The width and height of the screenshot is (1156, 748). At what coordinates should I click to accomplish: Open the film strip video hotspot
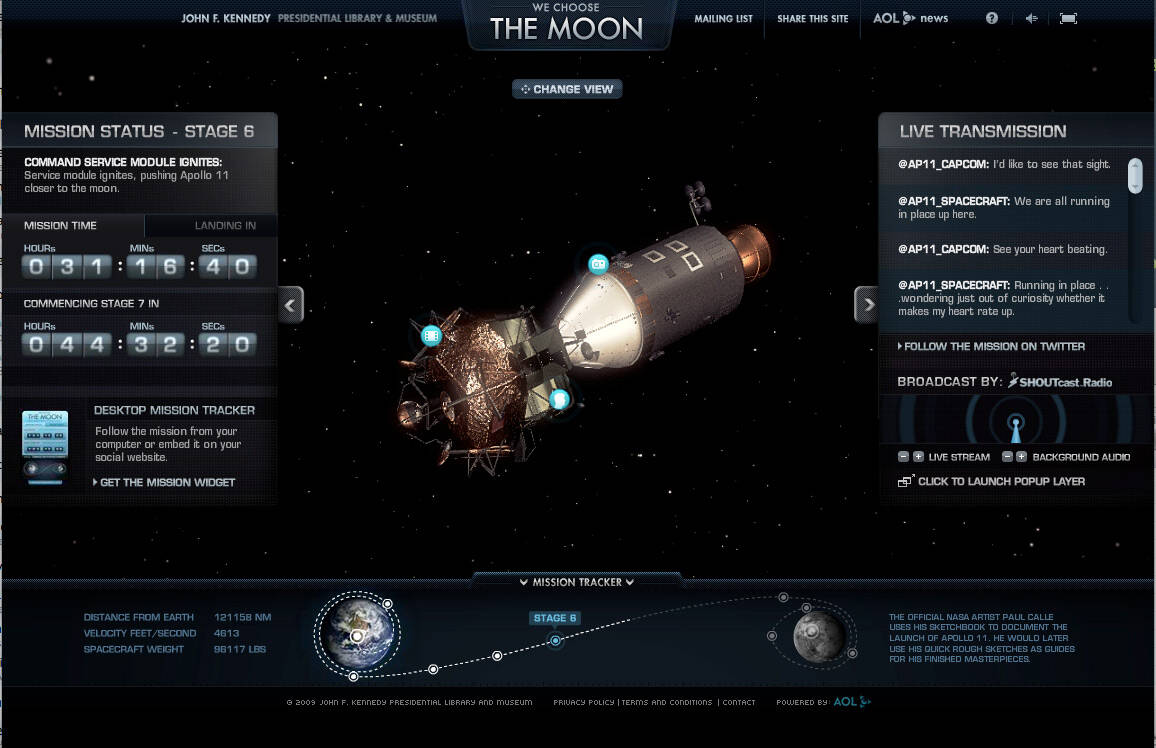click(431, 335)
